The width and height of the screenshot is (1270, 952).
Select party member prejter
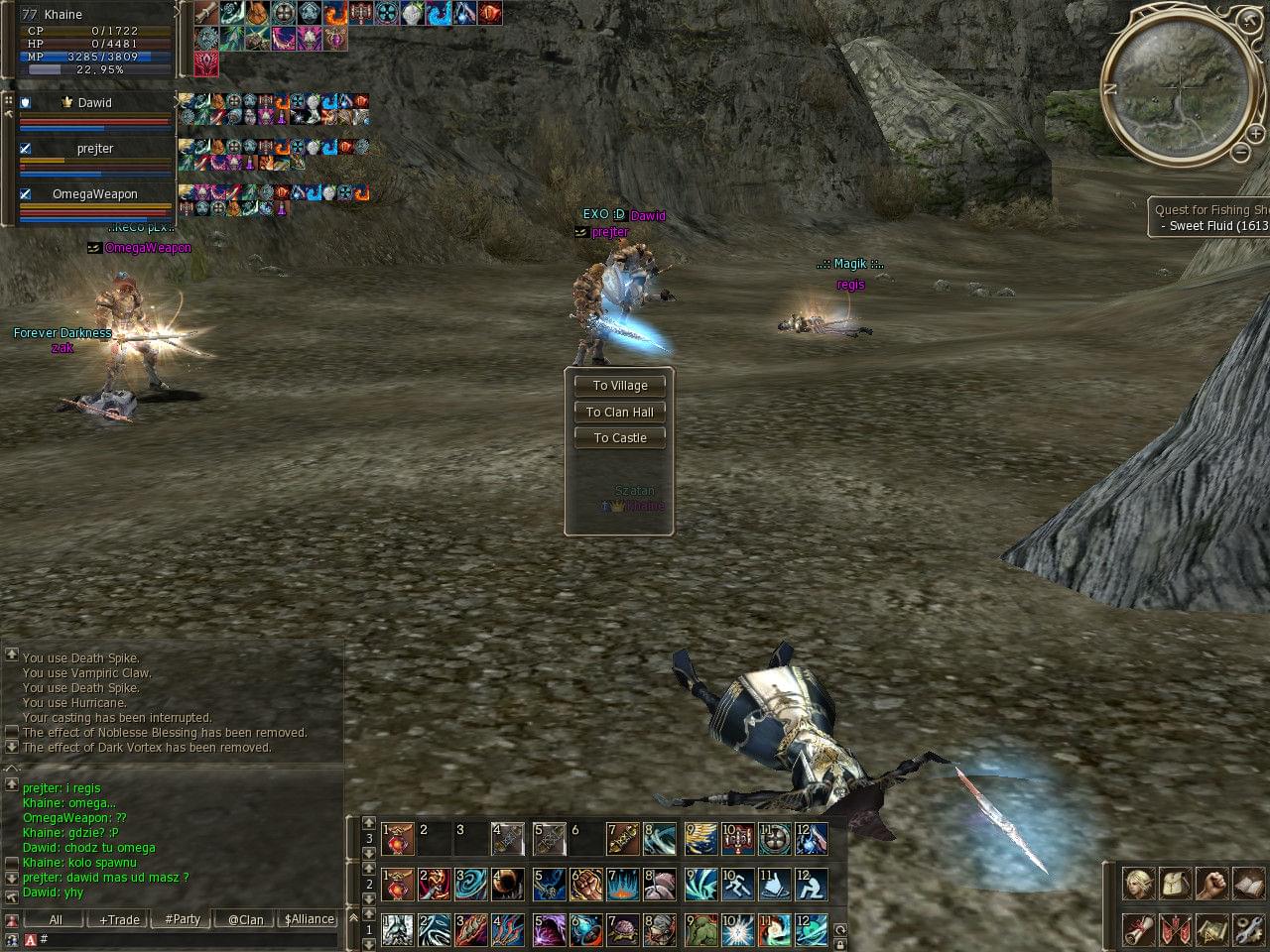(x=95, y=149)
